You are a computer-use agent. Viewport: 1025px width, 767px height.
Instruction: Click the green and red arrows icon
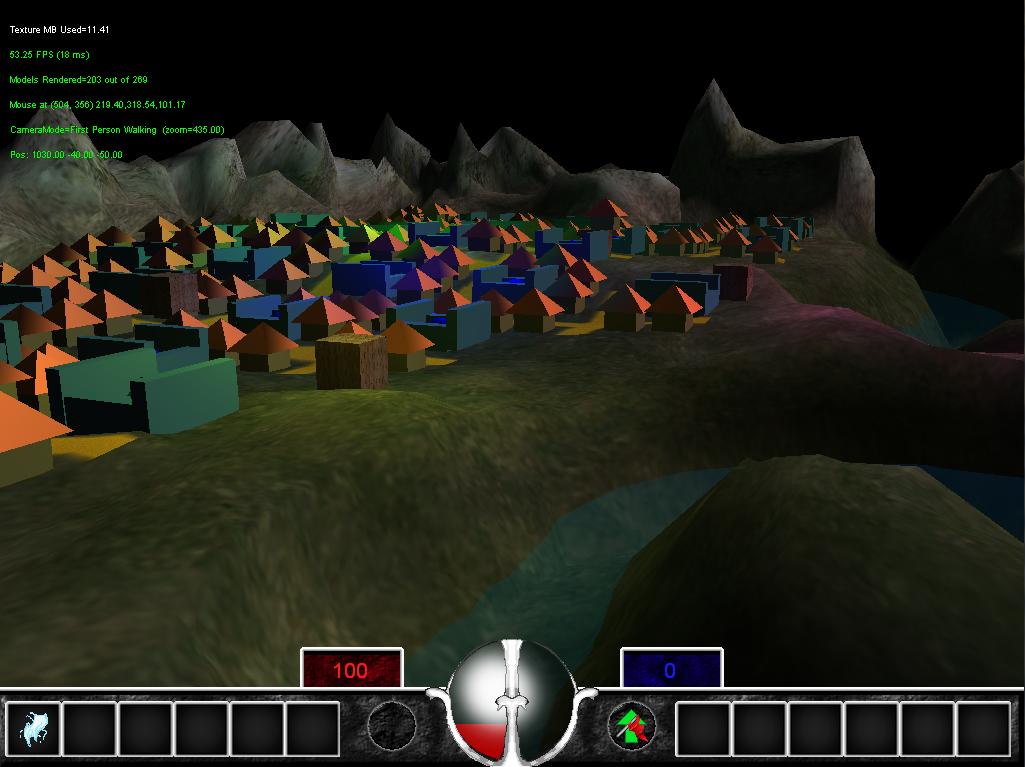point(633,726)
